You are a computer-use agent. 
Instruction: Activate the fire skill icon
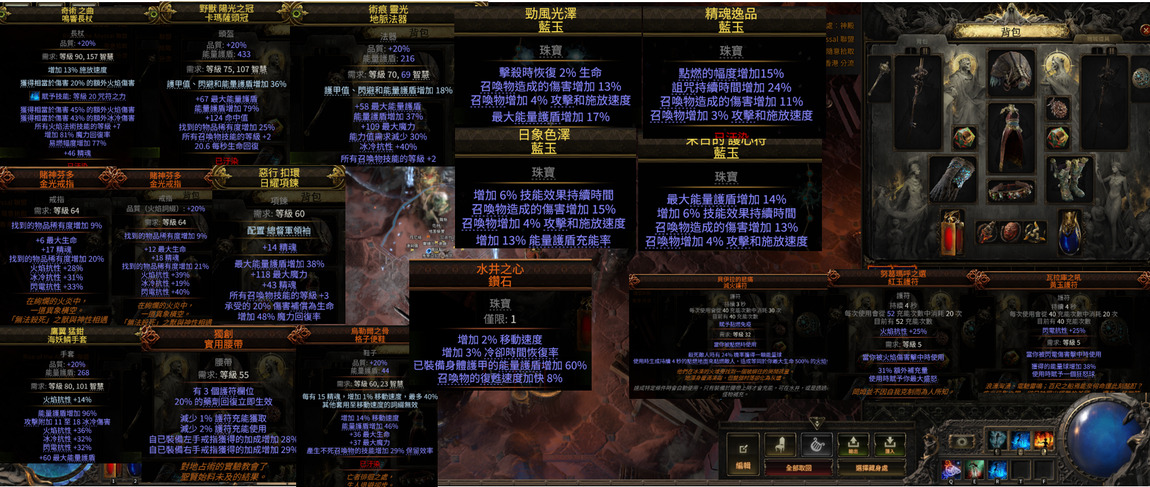(x=1041, y=439)
